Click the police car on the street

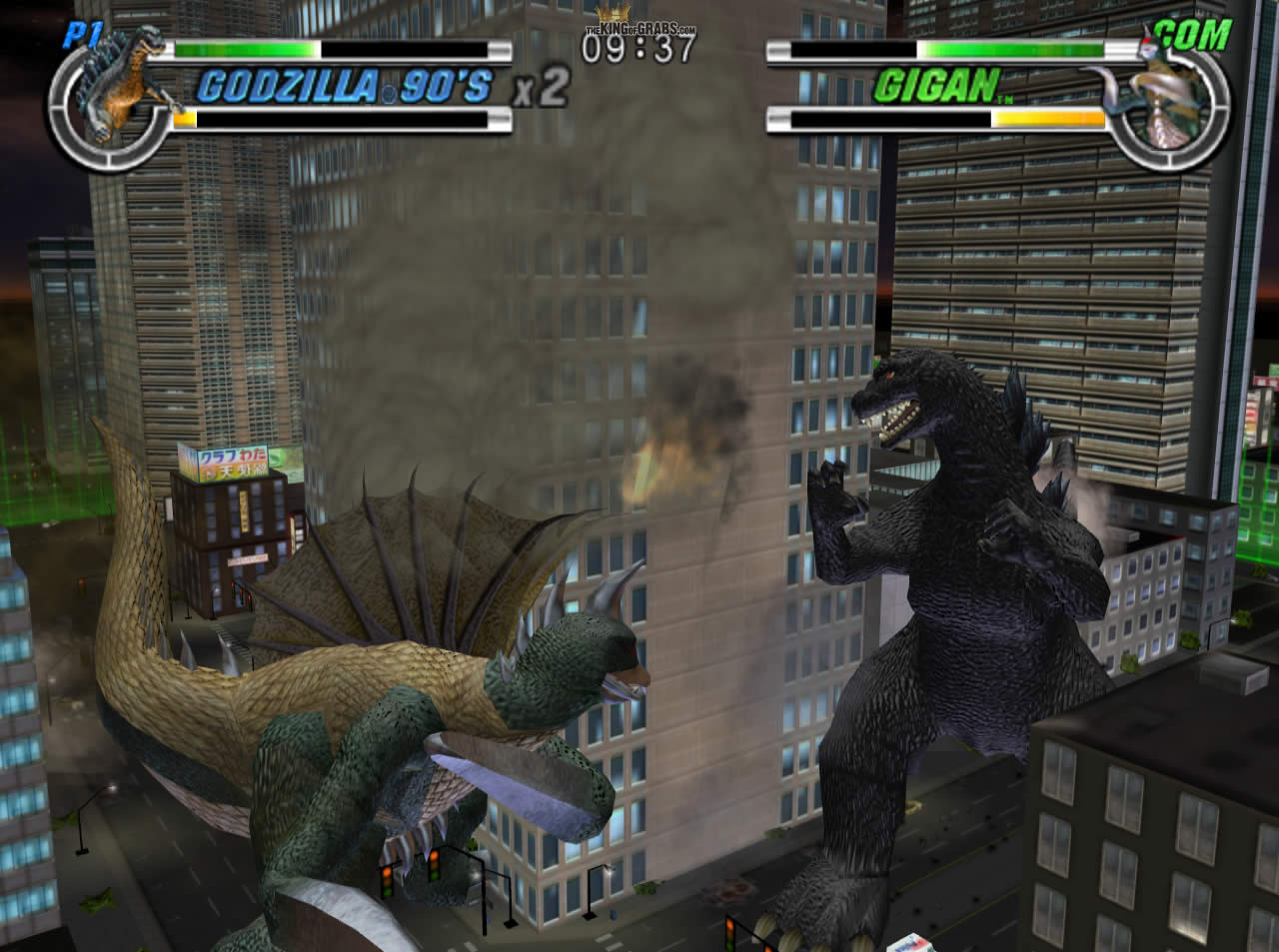pyautogui.click(x=907, y=939)
